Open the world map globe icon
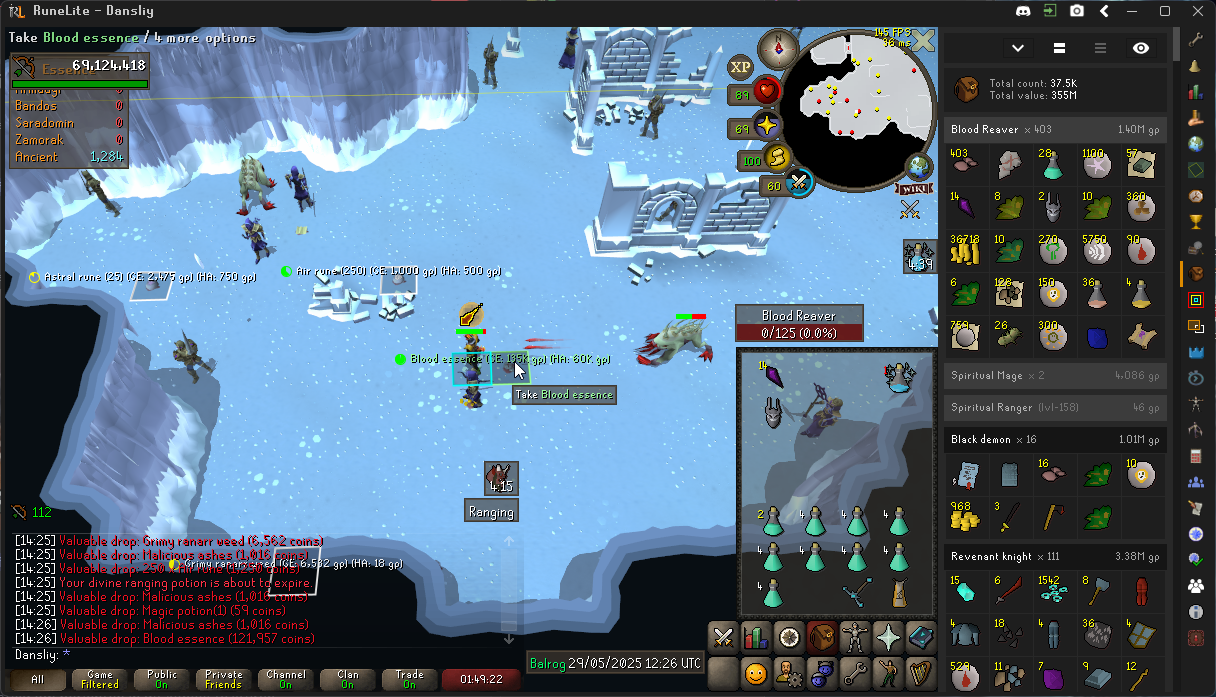The height and width of the screenshot is (697, 1216). (x=918, y=167)
